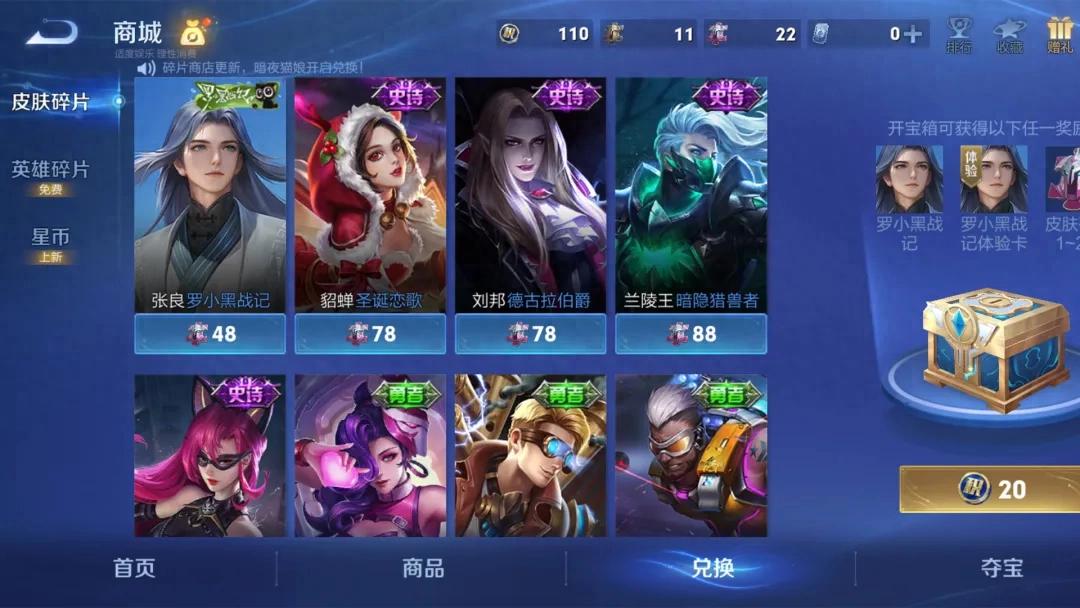Switch to the 皮肤碎片 category

point(50,102)
